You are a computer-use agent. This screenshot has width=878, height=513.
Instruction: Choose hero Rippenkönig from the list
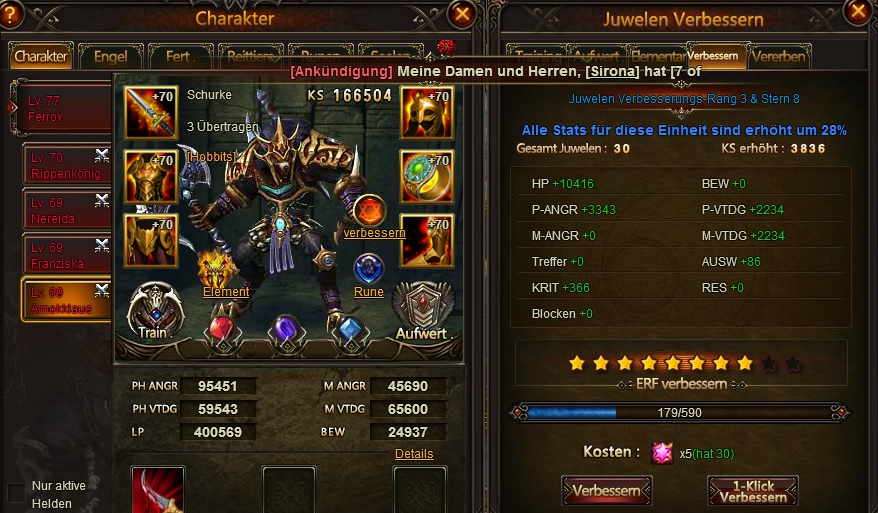coord(66,164)
